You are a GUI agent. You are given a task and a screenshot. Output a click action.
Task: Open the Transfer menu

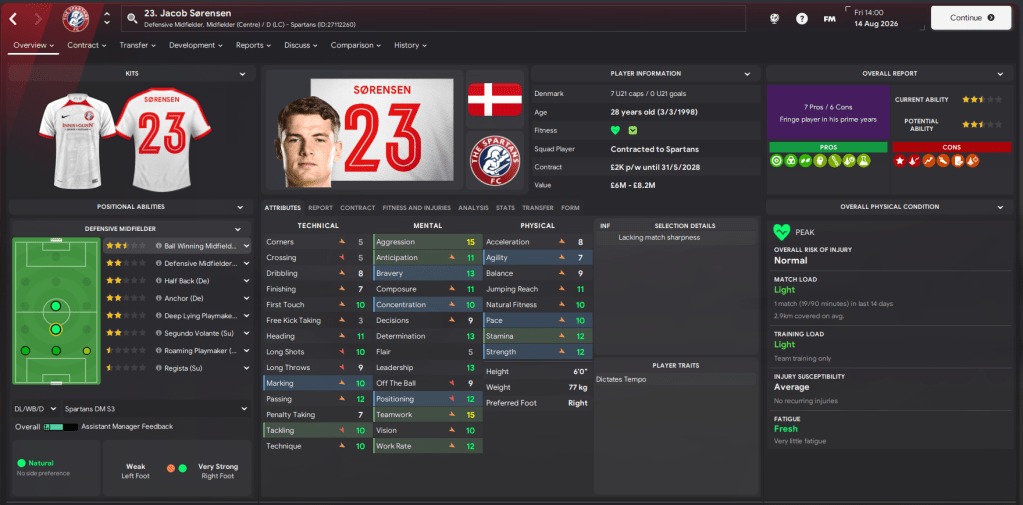point(138,45)
